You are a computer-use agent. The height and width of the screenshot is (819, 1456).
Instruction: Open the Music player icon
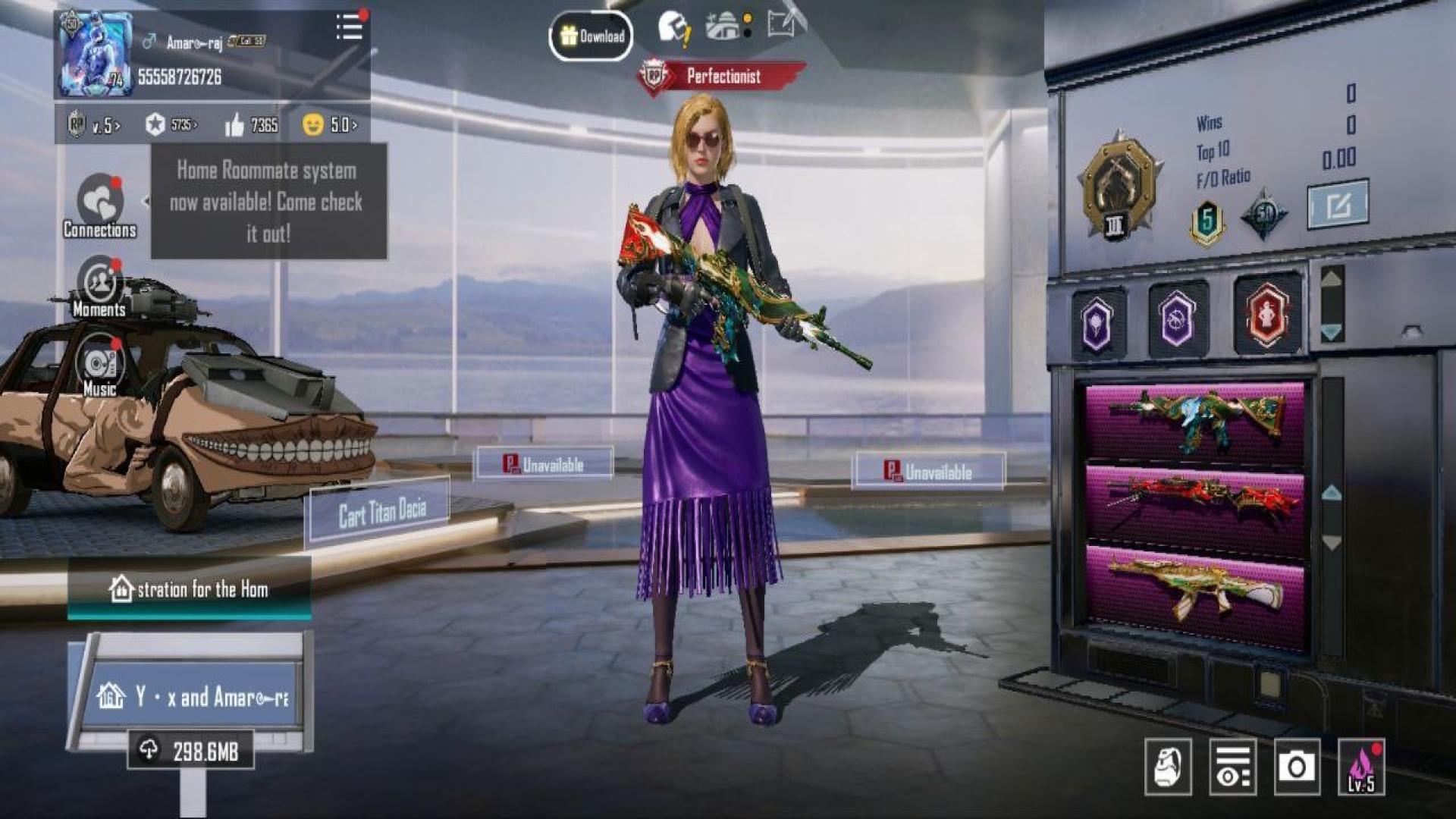click(99, 367)
